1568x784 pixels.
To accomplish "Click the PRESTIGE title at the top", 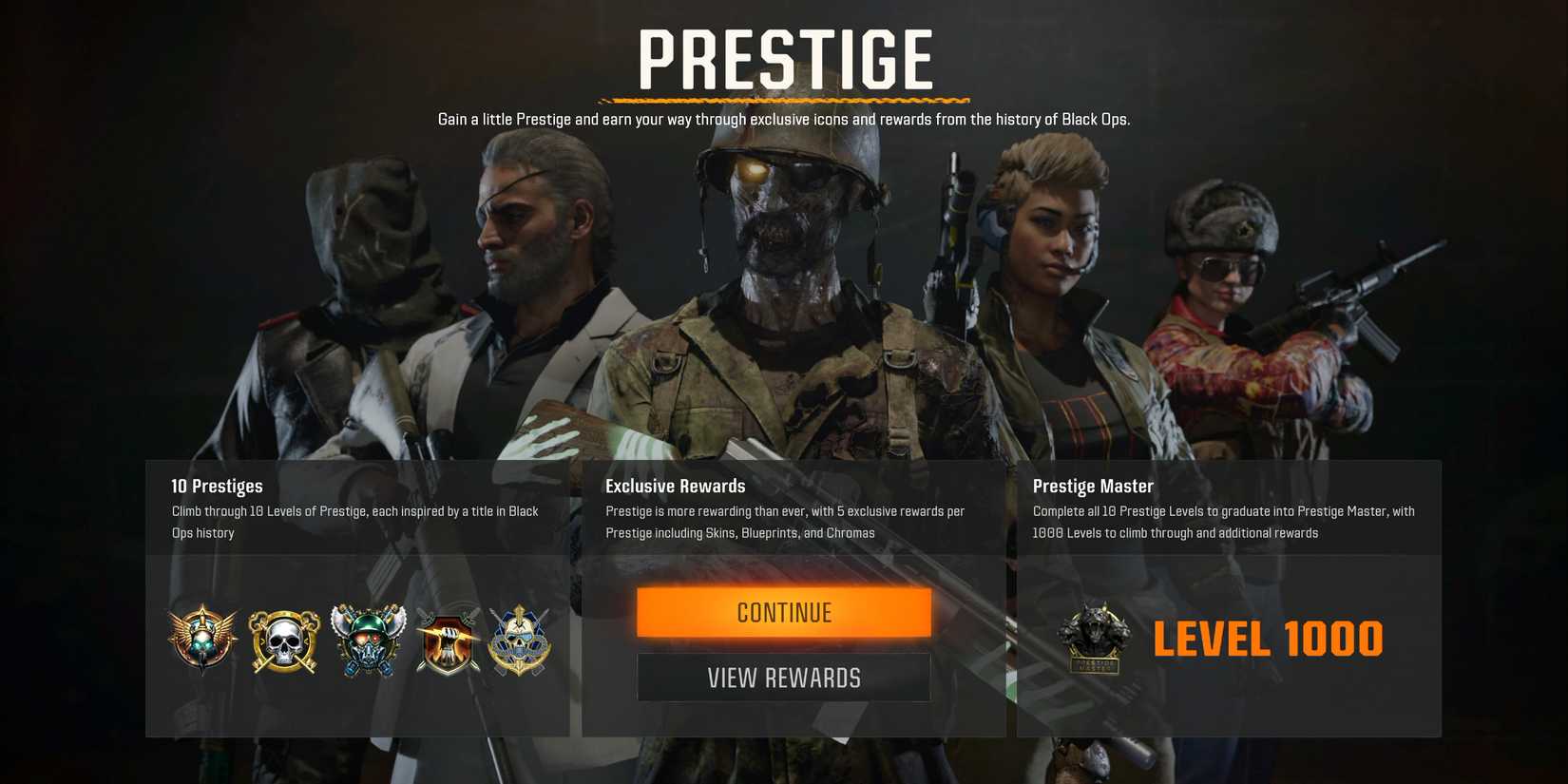I will 785,59.
